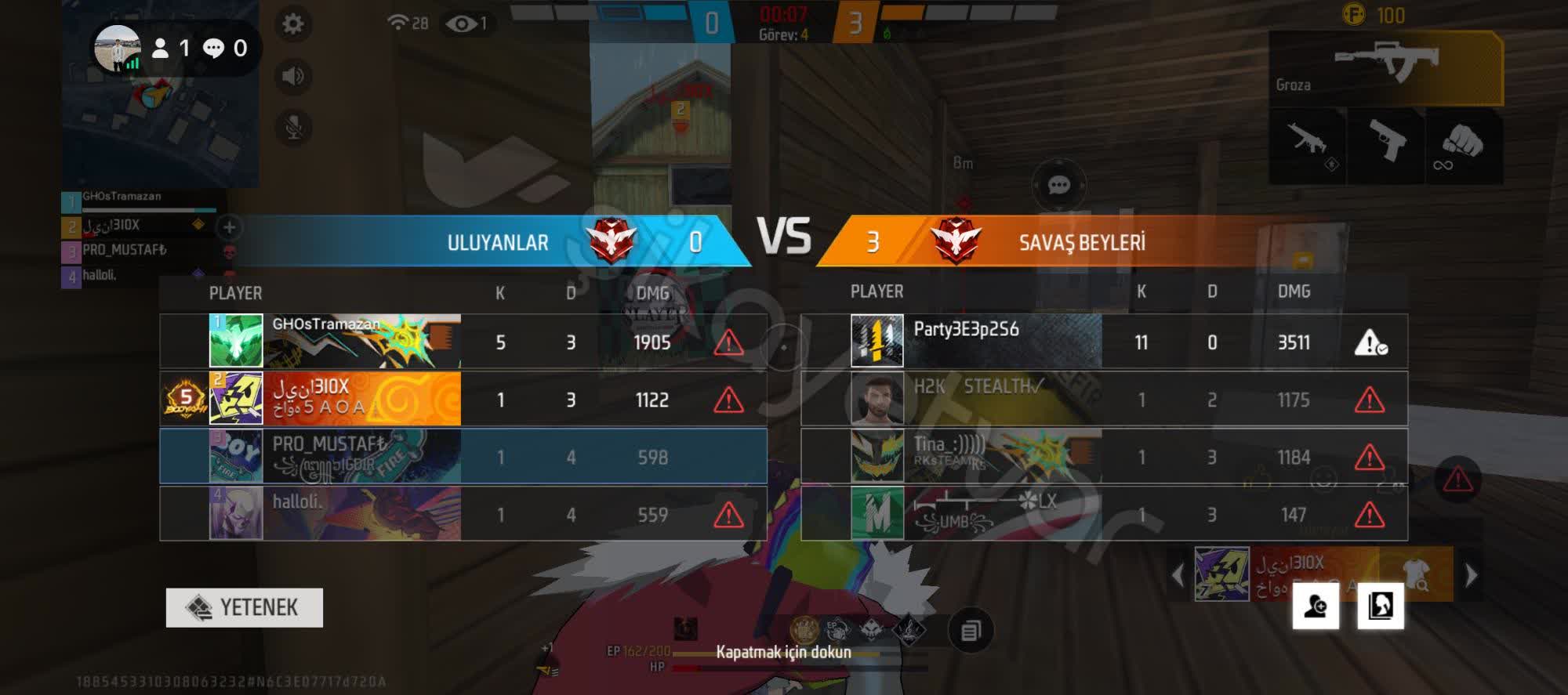Open the streamer profile avatar overlay
This screenshot has width=1568, height=695.
tap(118, 48)
